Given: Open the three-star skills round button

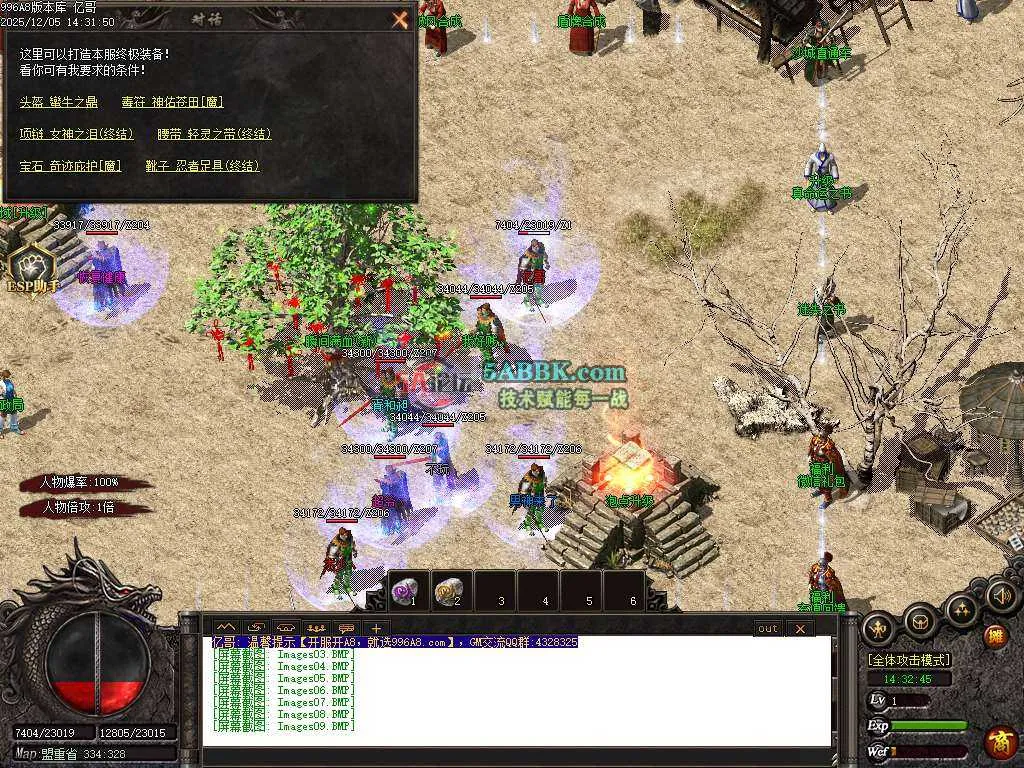Looking at the screenshot, I should pyautogui.click(x=960, y=609).
